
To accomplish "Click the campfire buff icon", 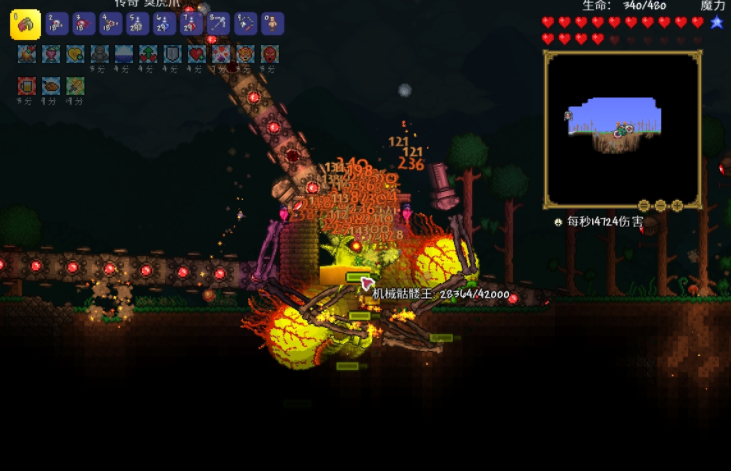I will pyautogui.click(x=26, y=54).
